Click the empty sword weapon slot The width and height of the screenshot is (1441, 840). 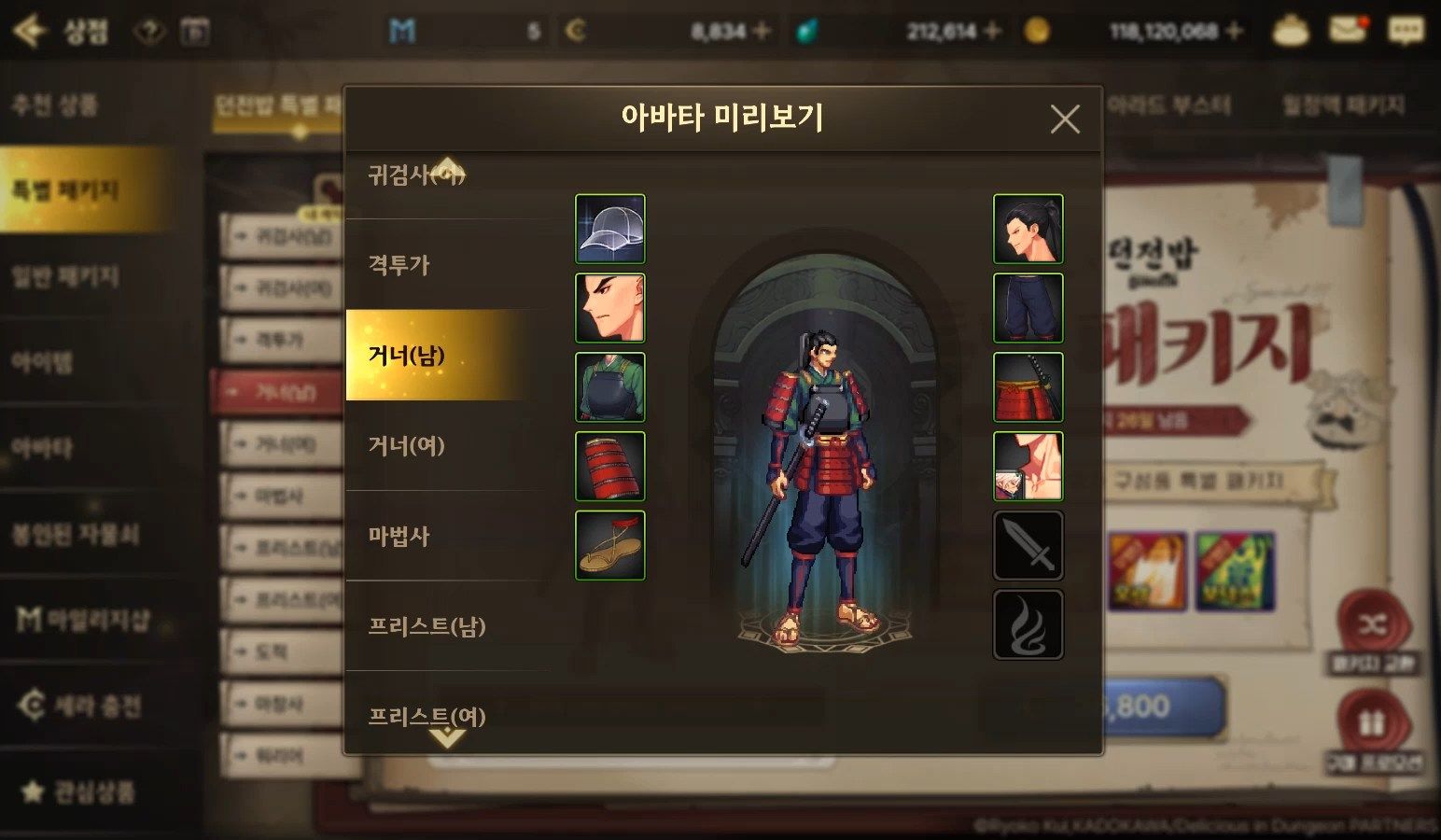(x=1028, y=545)
